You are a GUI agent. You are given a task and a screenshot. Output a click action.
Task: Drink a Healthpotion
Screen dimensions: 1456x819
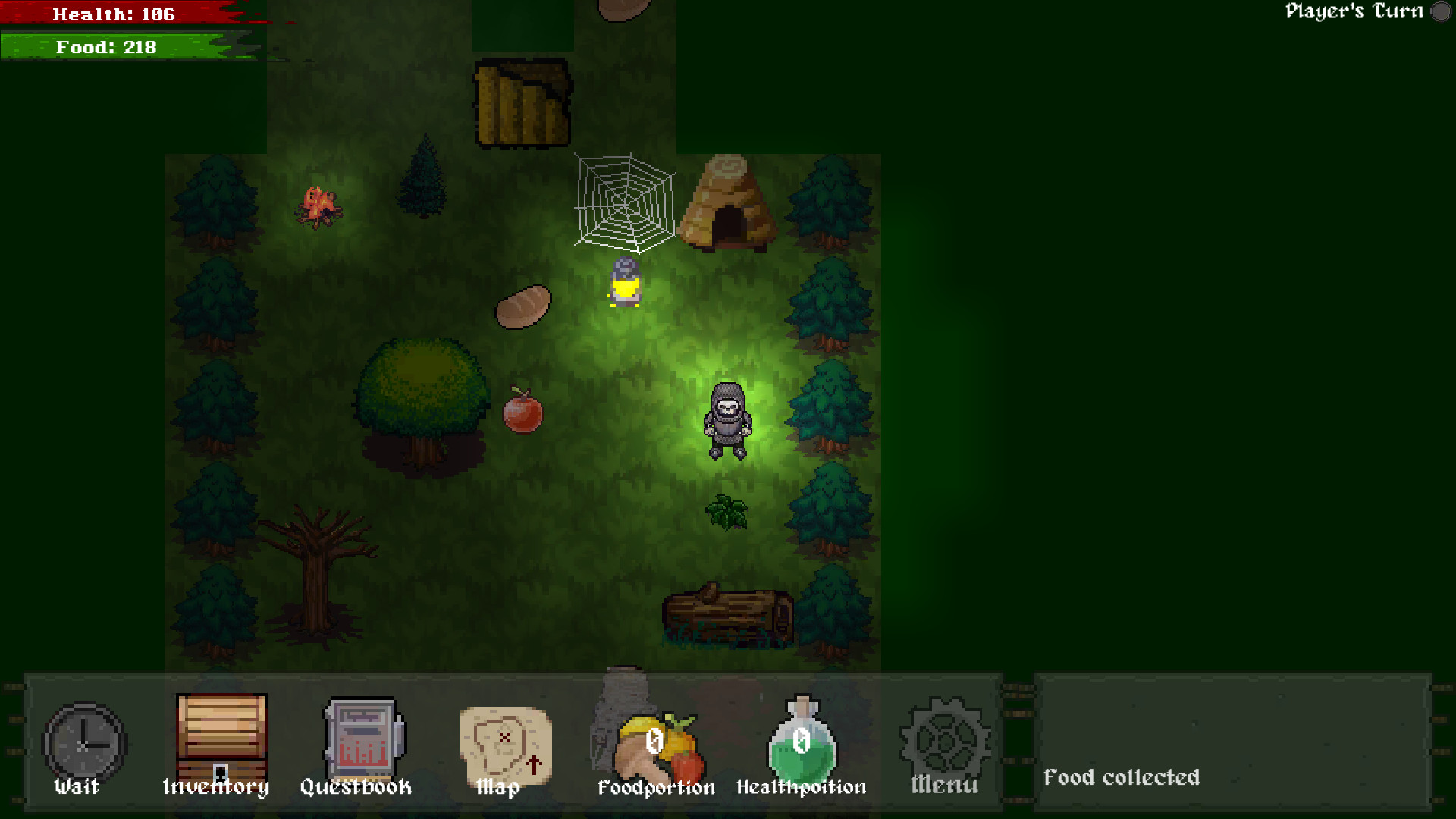(x=802, y=743)
